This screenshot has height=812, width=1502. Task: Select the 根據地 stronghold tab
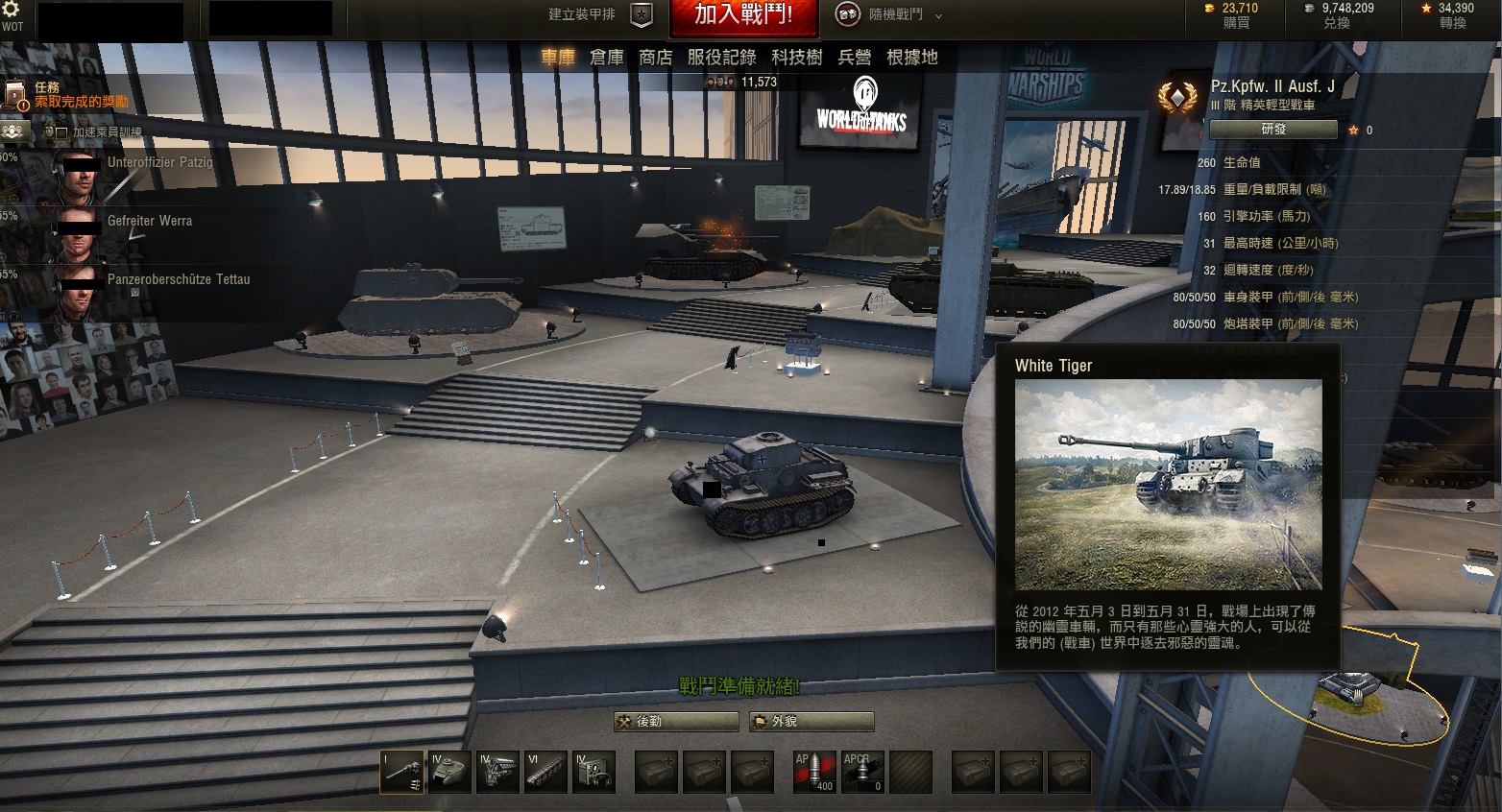[x=911, y=58]
